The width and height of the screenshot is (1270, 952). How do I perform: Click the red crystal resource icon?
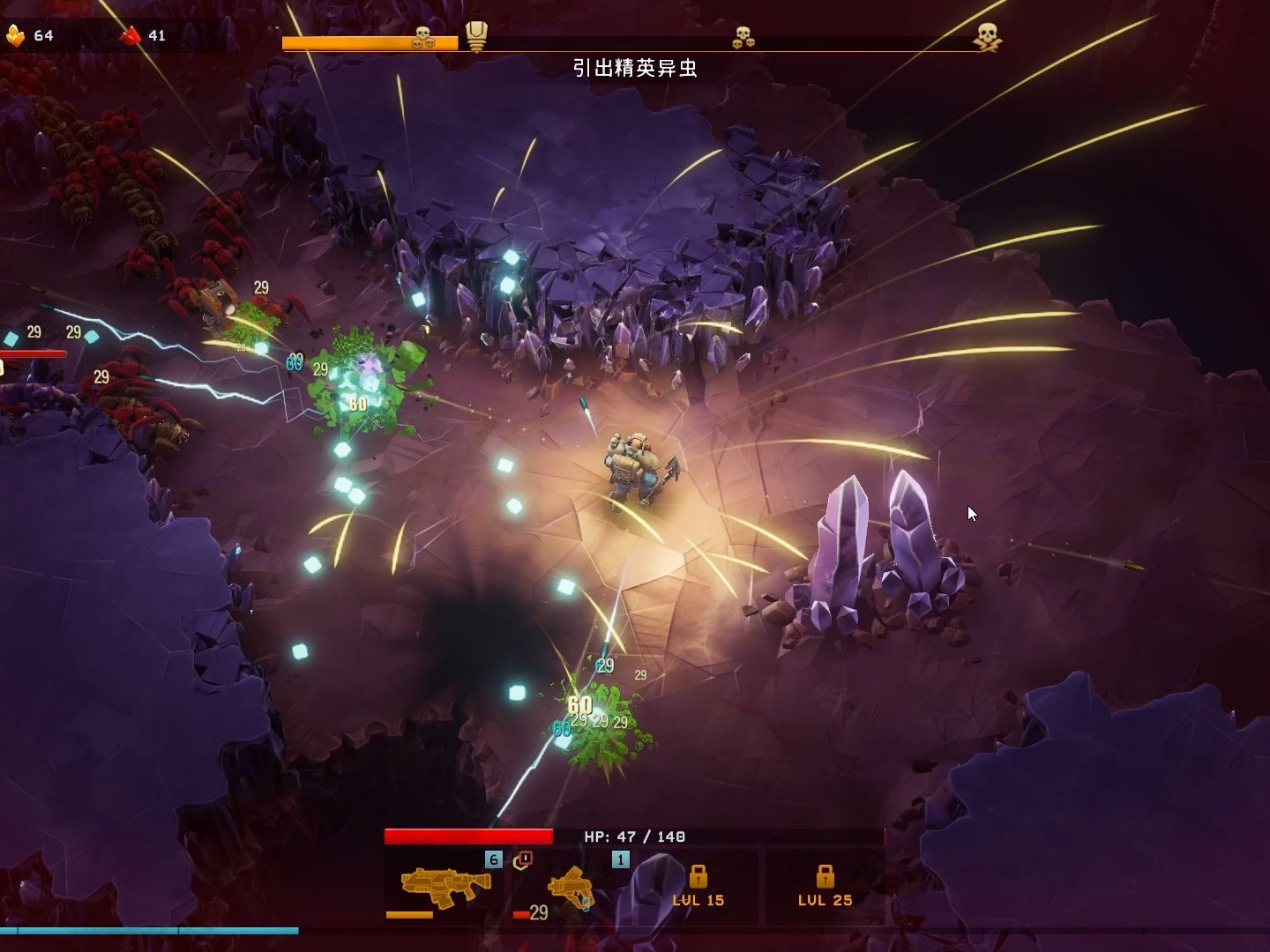pos(131,35)
